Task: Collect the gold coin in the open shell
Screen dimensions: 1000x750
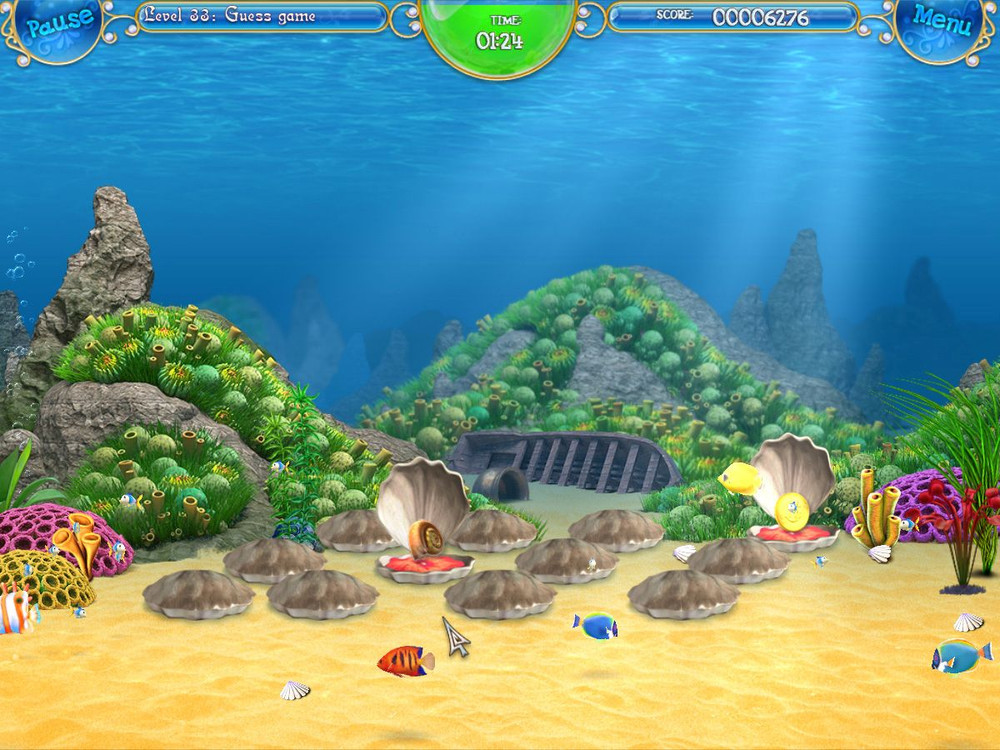Action: (x=792, y=511)
